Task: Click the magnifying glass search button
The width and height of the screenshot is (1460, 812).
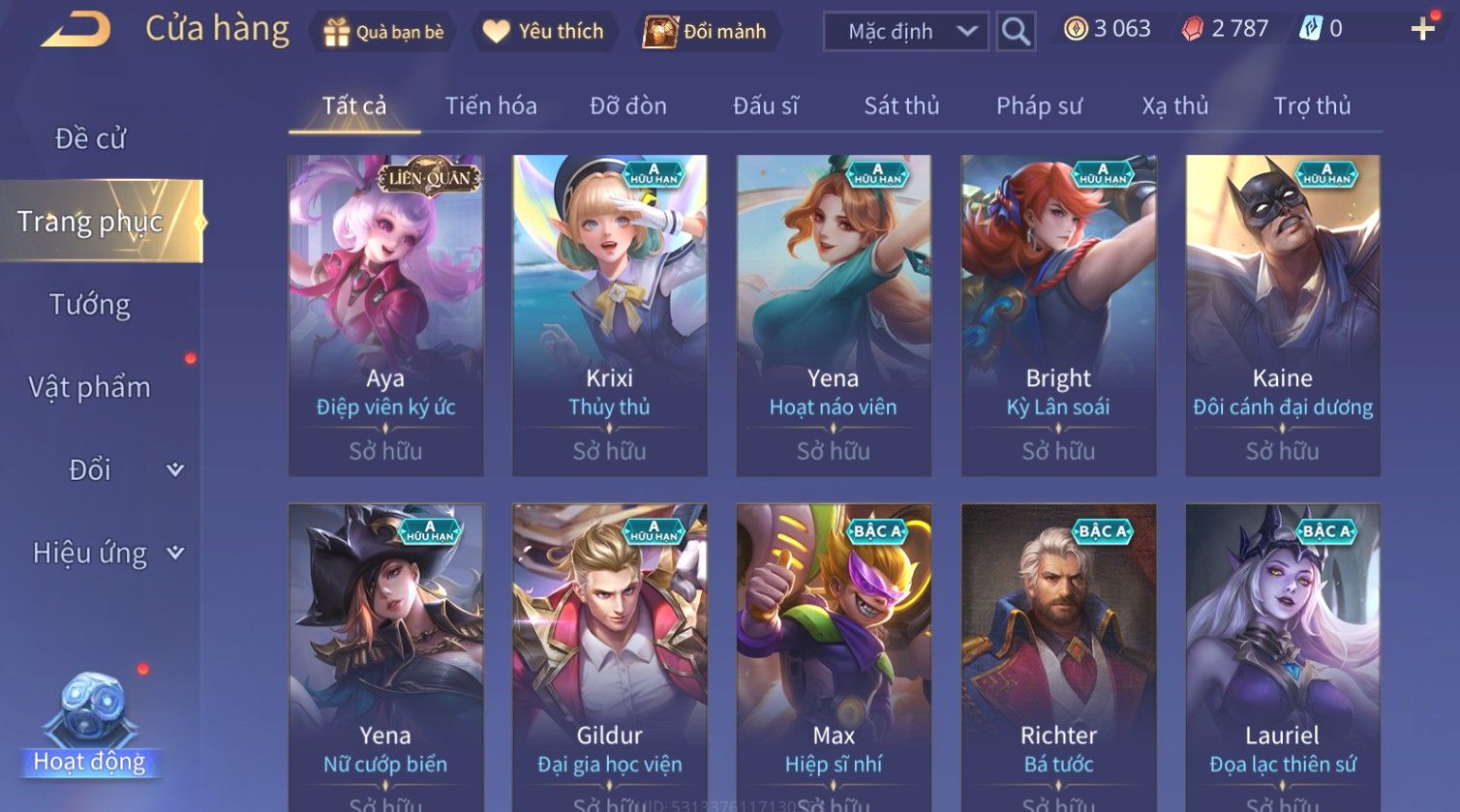Action: pos(1016,32)
